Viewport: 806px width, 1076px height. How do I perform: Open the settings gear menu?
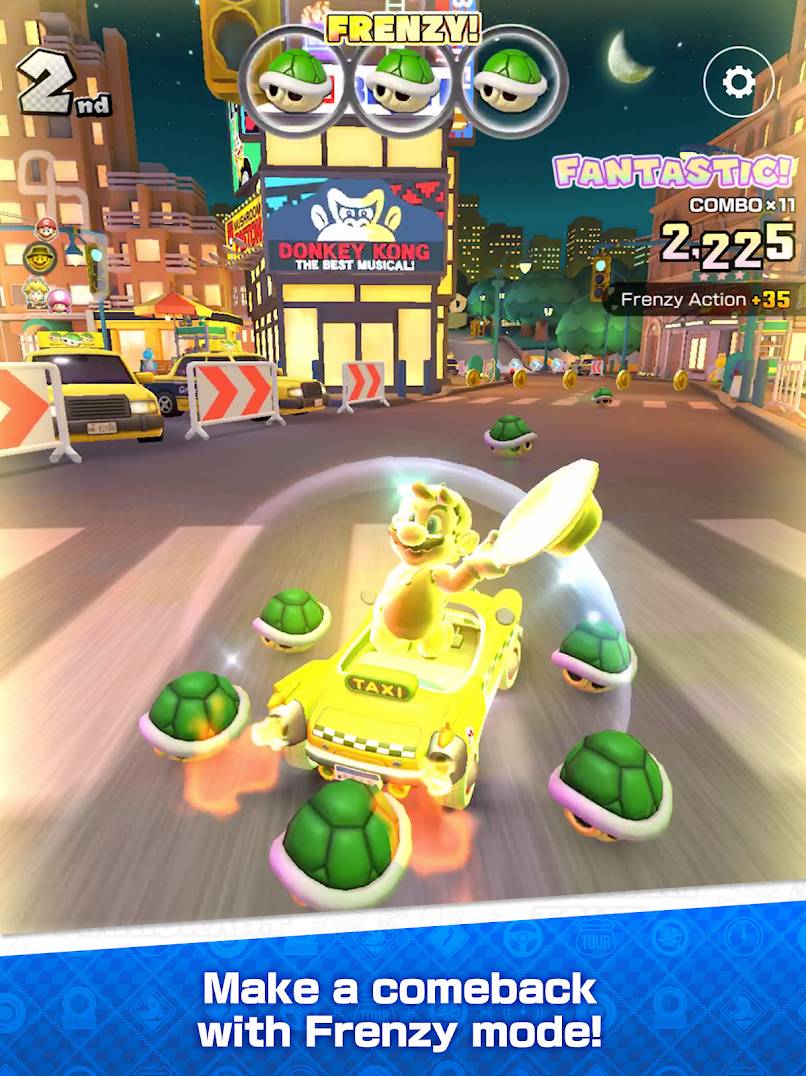739,82
